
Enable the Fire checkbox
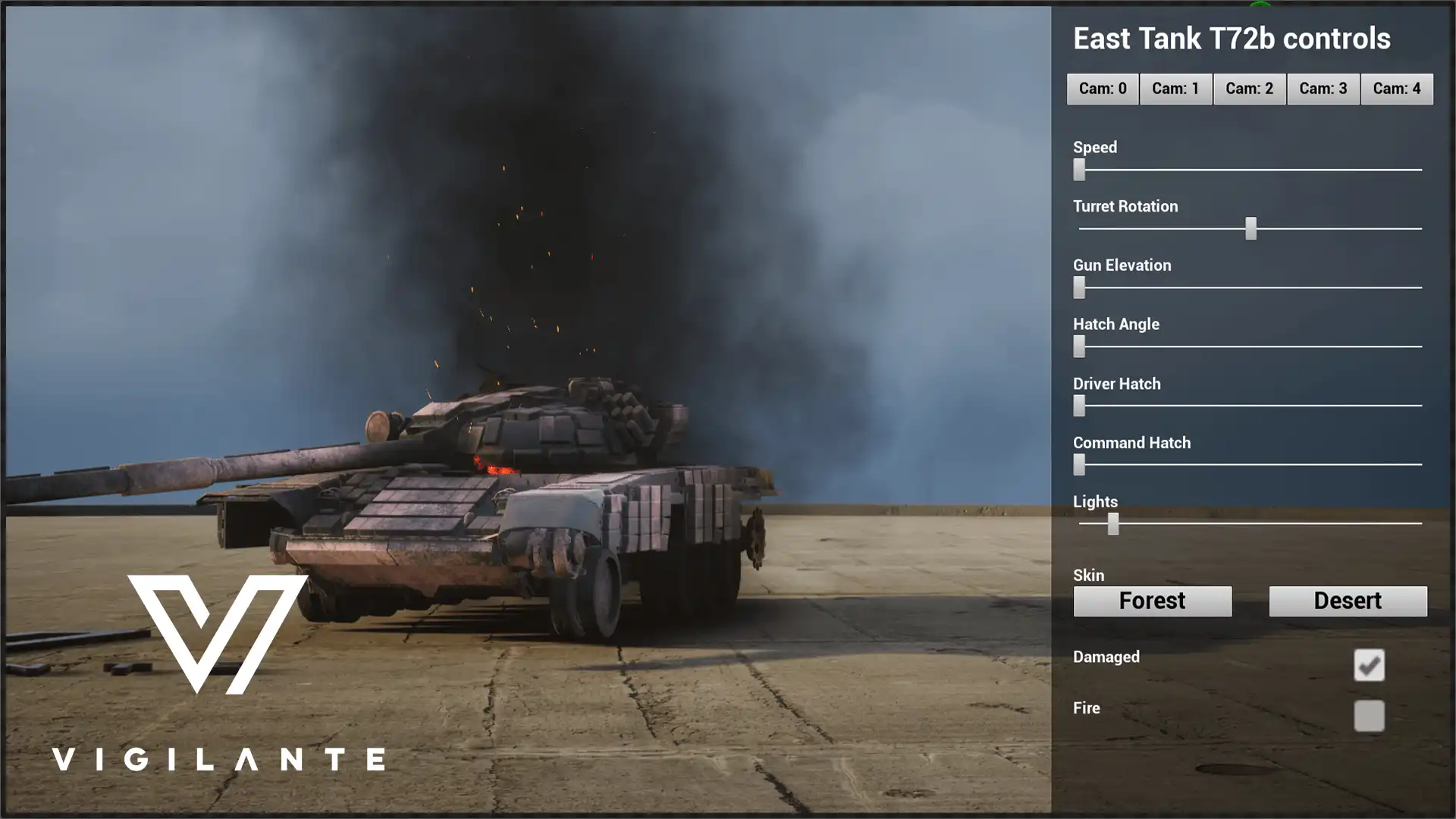click(x=1369, y=716)
